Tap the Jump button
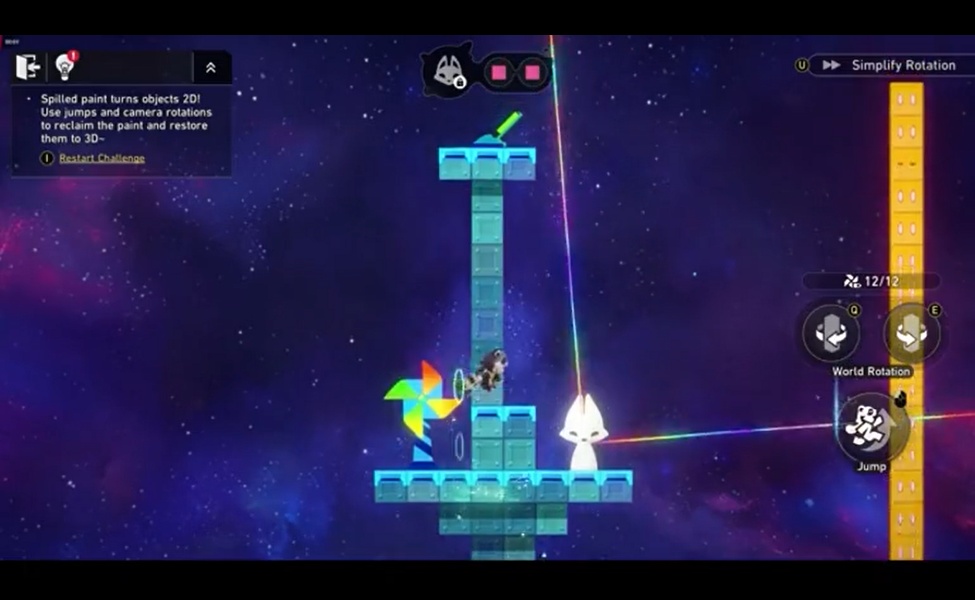The width and height of the screenshot is (975, 600). tap(870, 426)
